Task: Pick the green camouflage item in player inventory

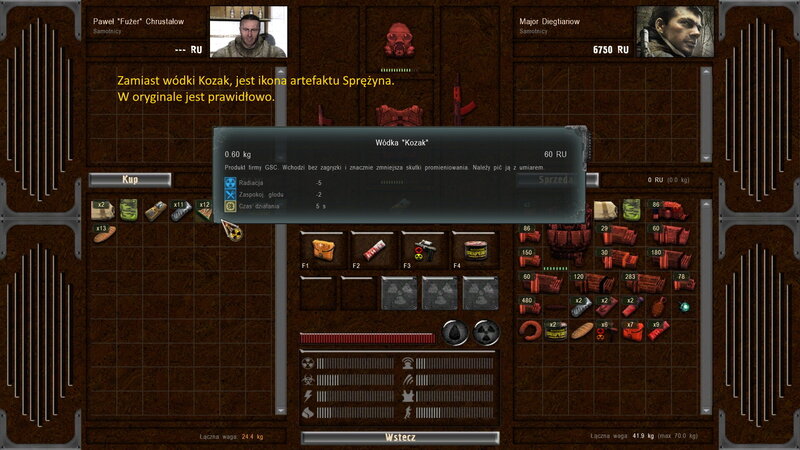Action: [128, 210]
